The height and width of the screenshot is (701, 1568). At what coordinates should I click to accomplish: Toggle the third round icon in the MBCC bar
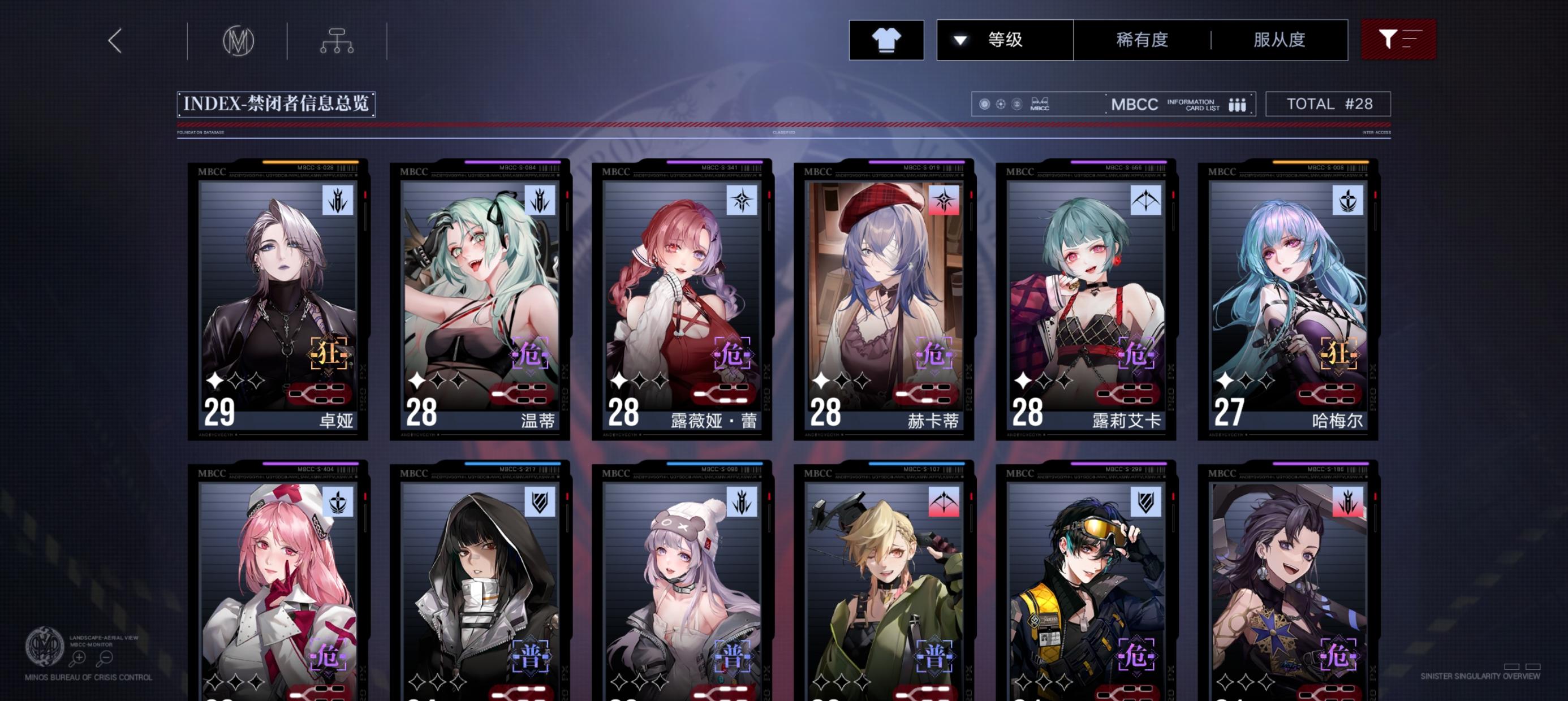point(1016,103)
